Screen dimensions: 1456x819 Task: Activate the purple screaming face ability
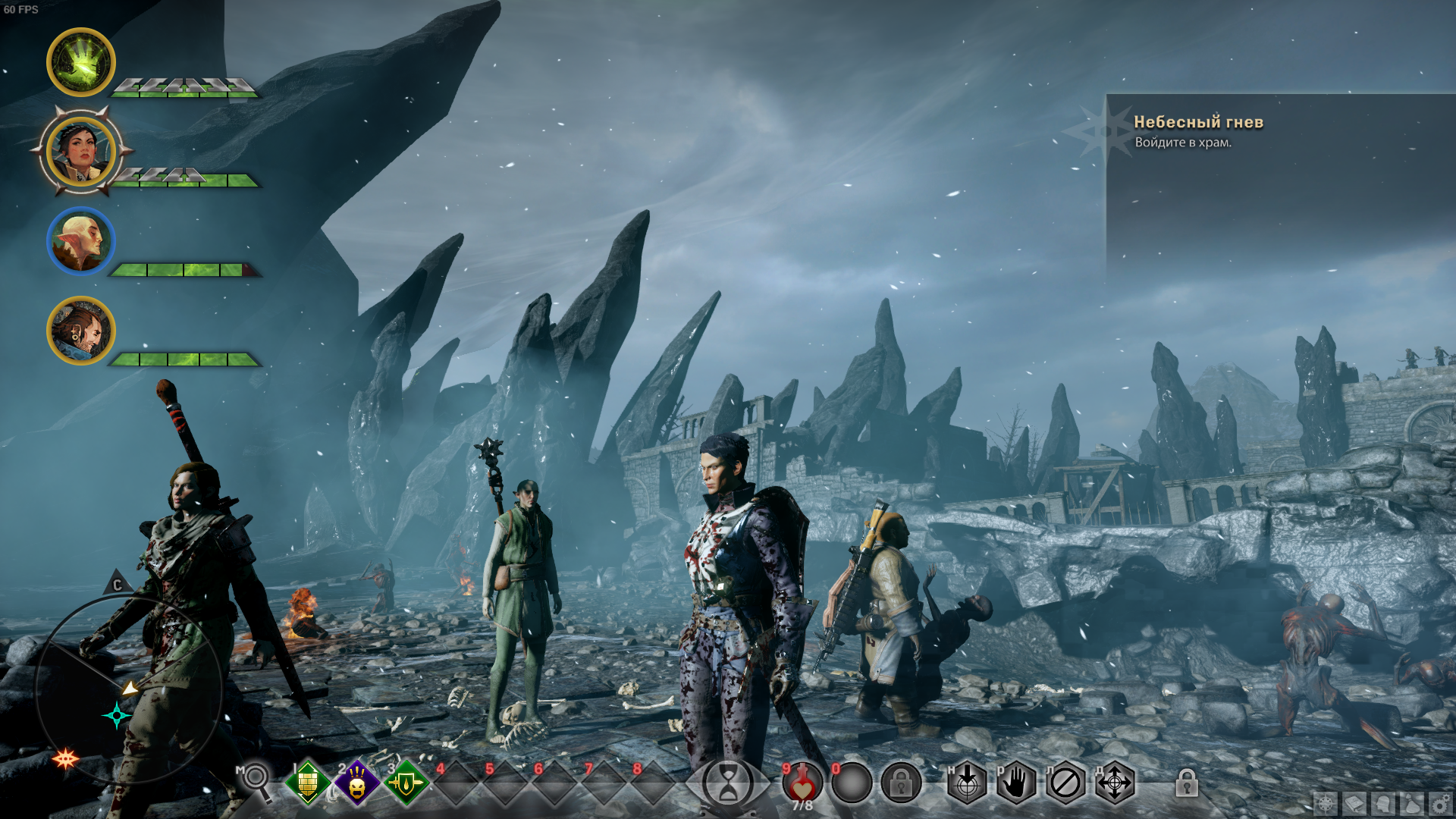click(356, 783)
